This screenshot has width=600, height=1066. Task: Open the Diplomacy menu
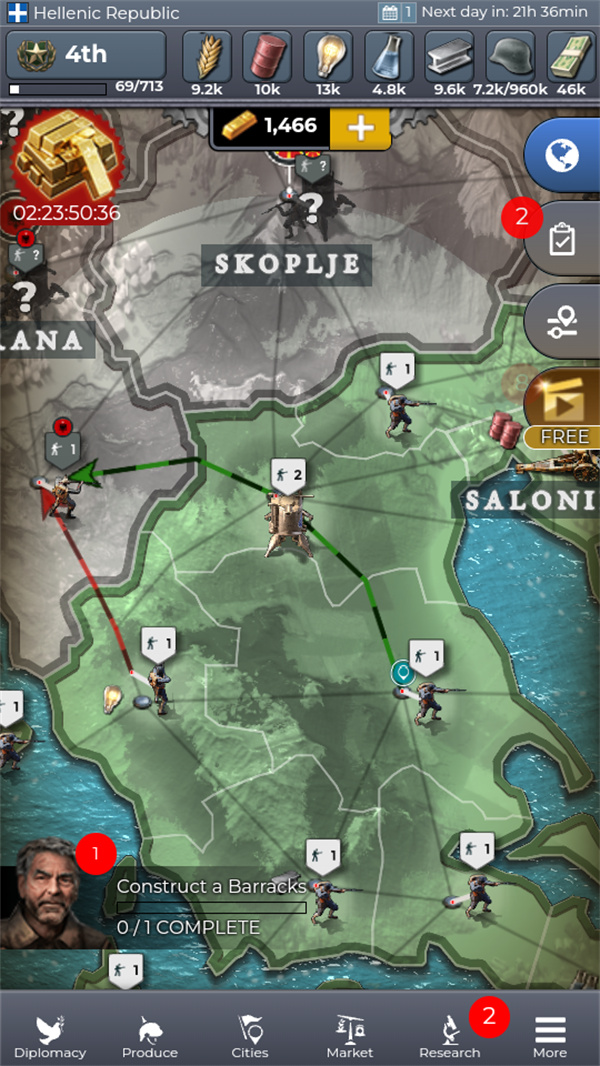[50, 1035]
